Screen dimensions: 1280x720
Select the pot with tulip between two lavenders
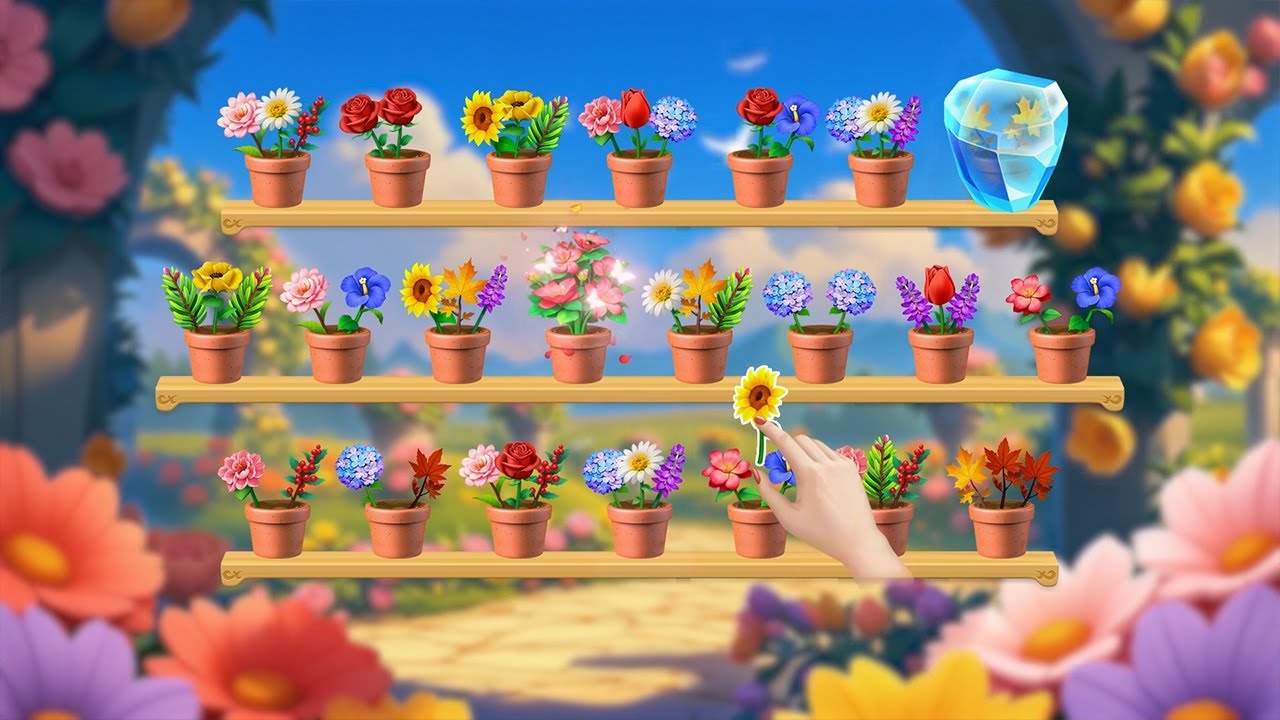point(940,353)
